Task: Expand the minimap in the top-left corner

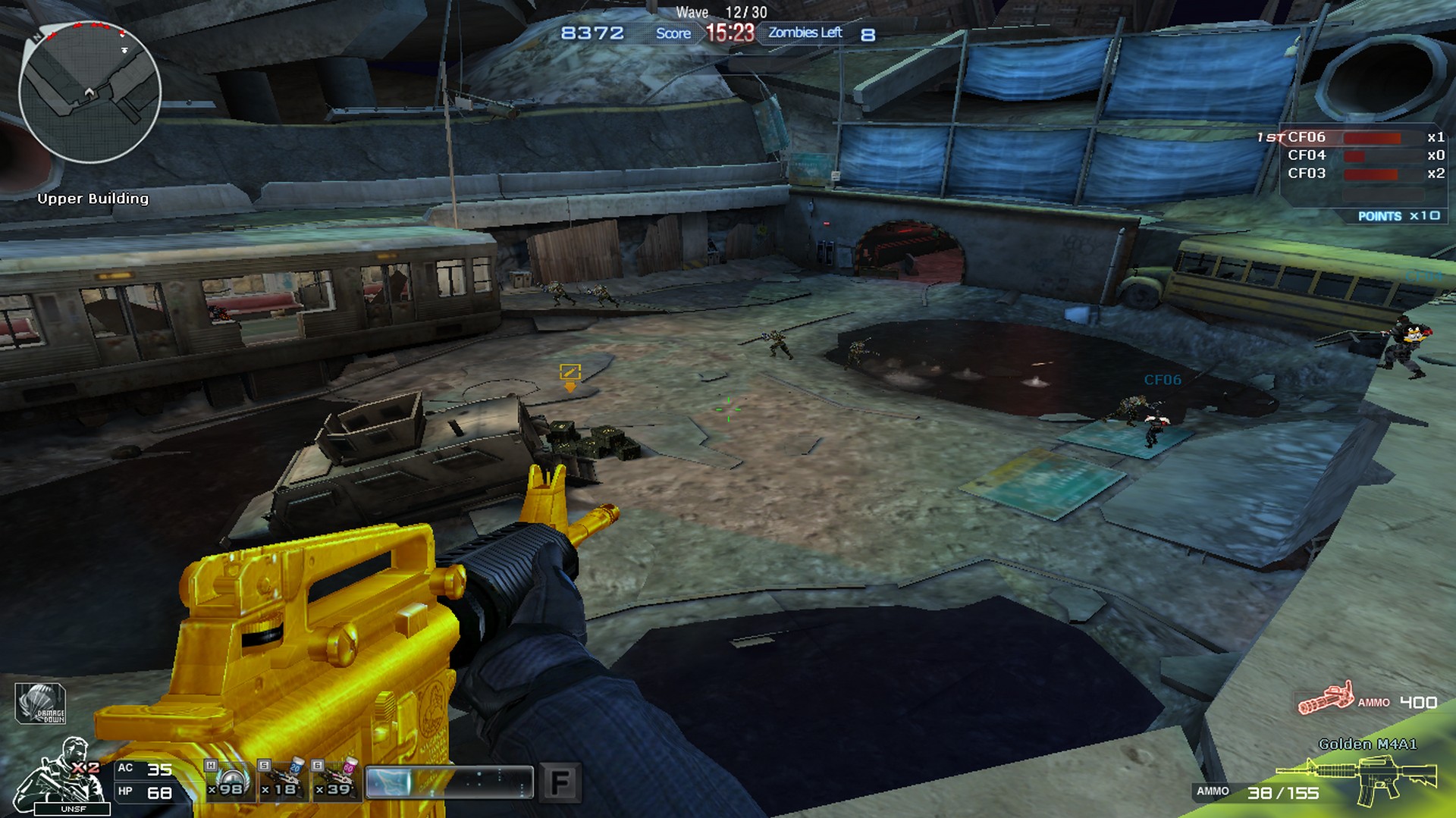Action: (x=91, y=91)
